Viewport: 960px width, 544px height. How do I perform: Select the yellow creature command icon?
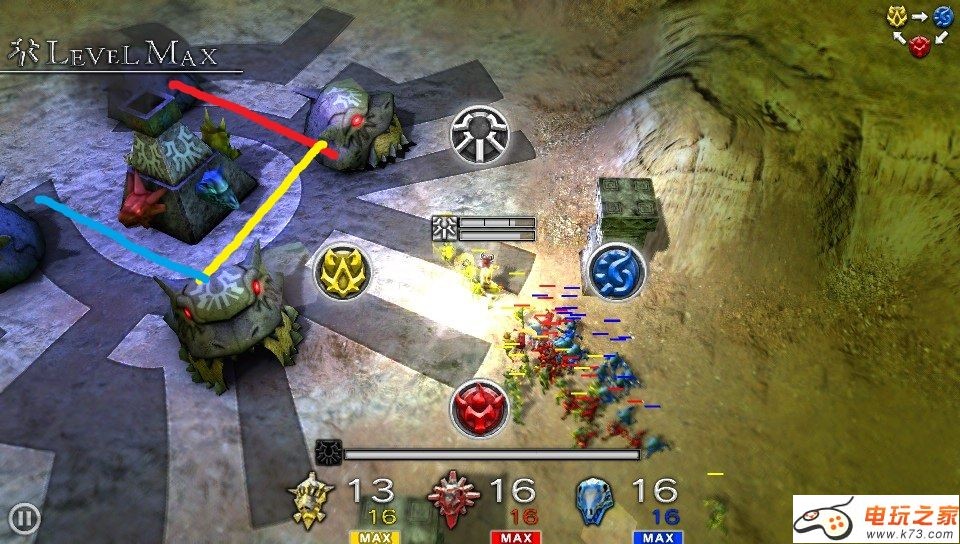(x=342, y=271)
